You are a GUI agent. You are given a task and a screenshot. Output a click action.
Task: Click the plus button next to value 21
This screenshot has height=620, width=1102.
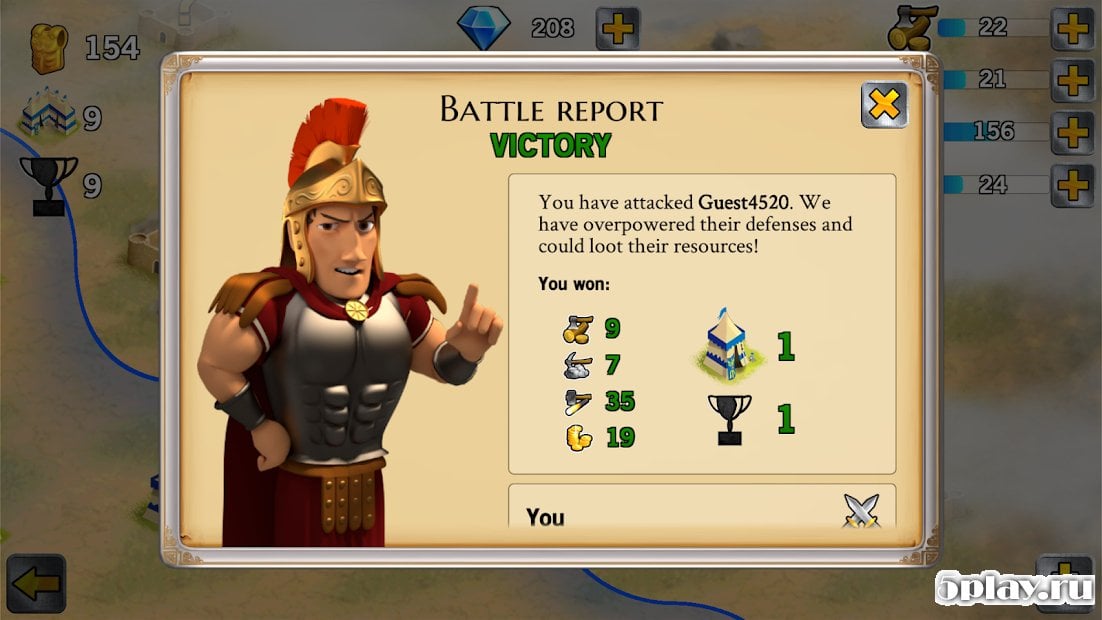[1072, 80]
